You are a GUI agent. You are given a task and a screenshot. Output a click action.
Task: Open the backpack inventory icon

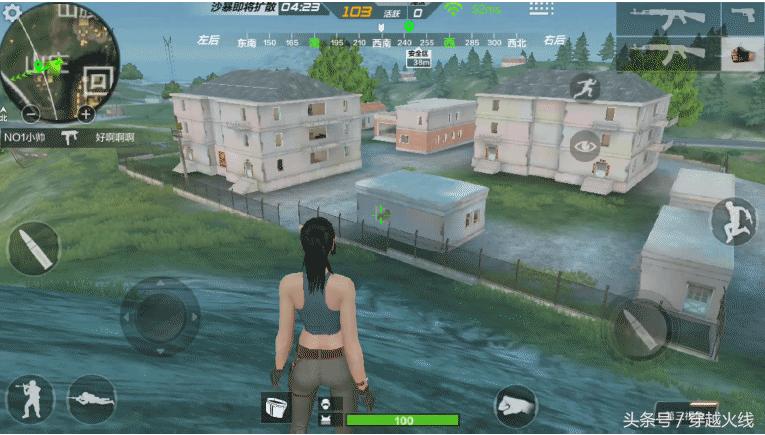click(275, 405)
